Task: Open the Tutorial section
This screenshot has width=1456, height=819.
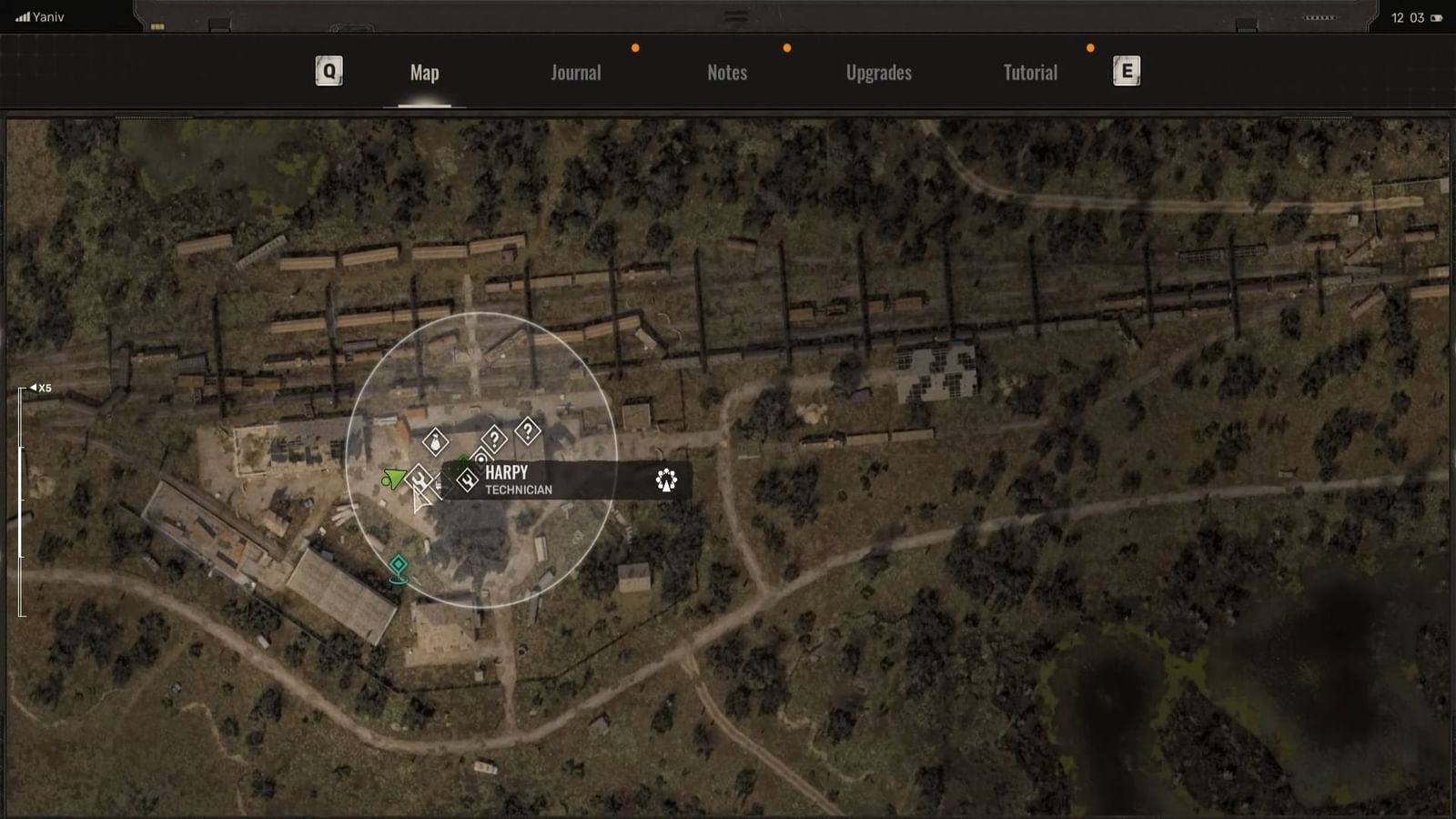Action: click(1029, 73)
